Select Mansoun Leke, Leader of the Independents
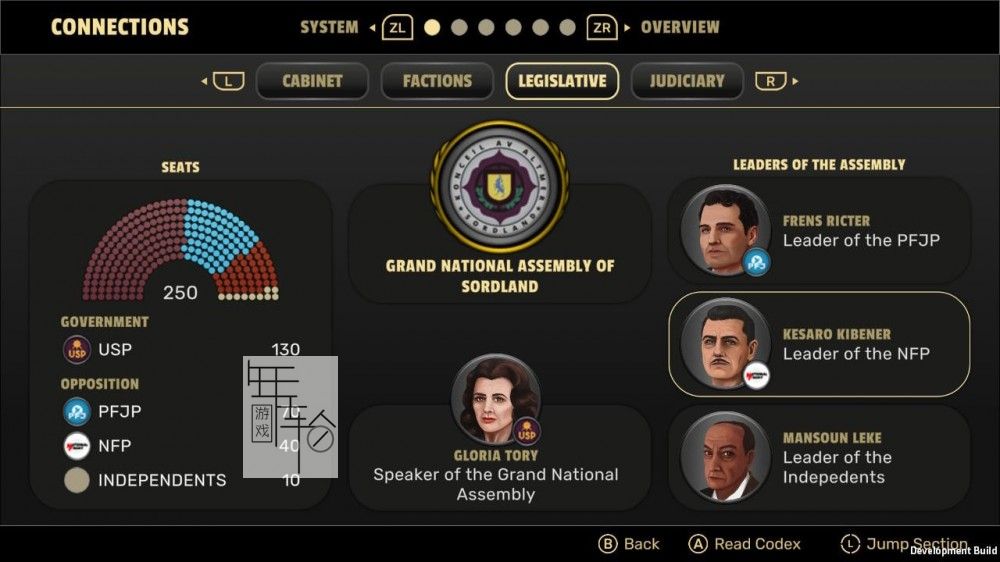The width and height of the screenshot is (1000, 562). (819, 457)
